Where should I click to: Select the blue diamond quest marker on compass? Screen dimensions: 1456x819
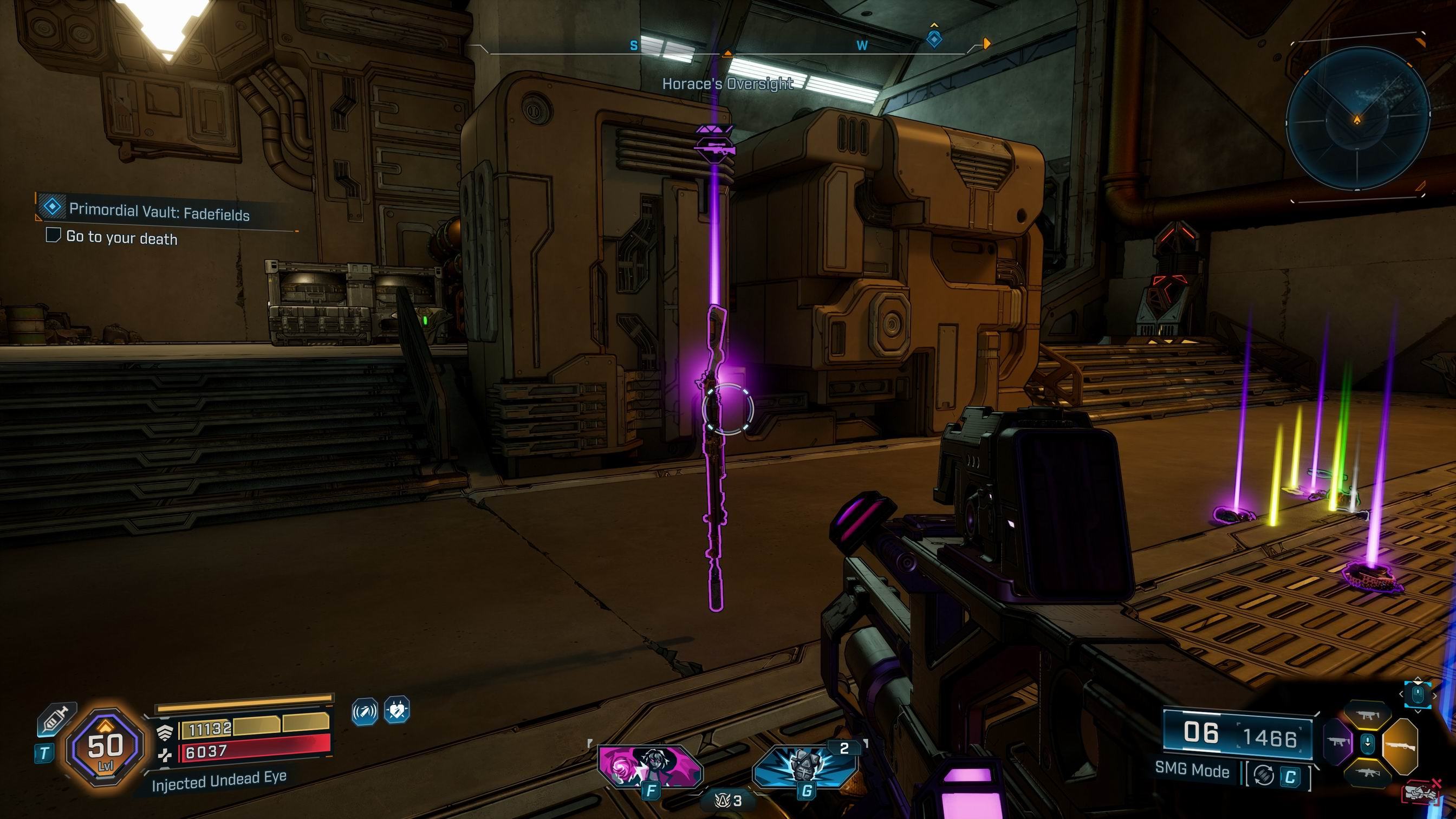point(934,40)
